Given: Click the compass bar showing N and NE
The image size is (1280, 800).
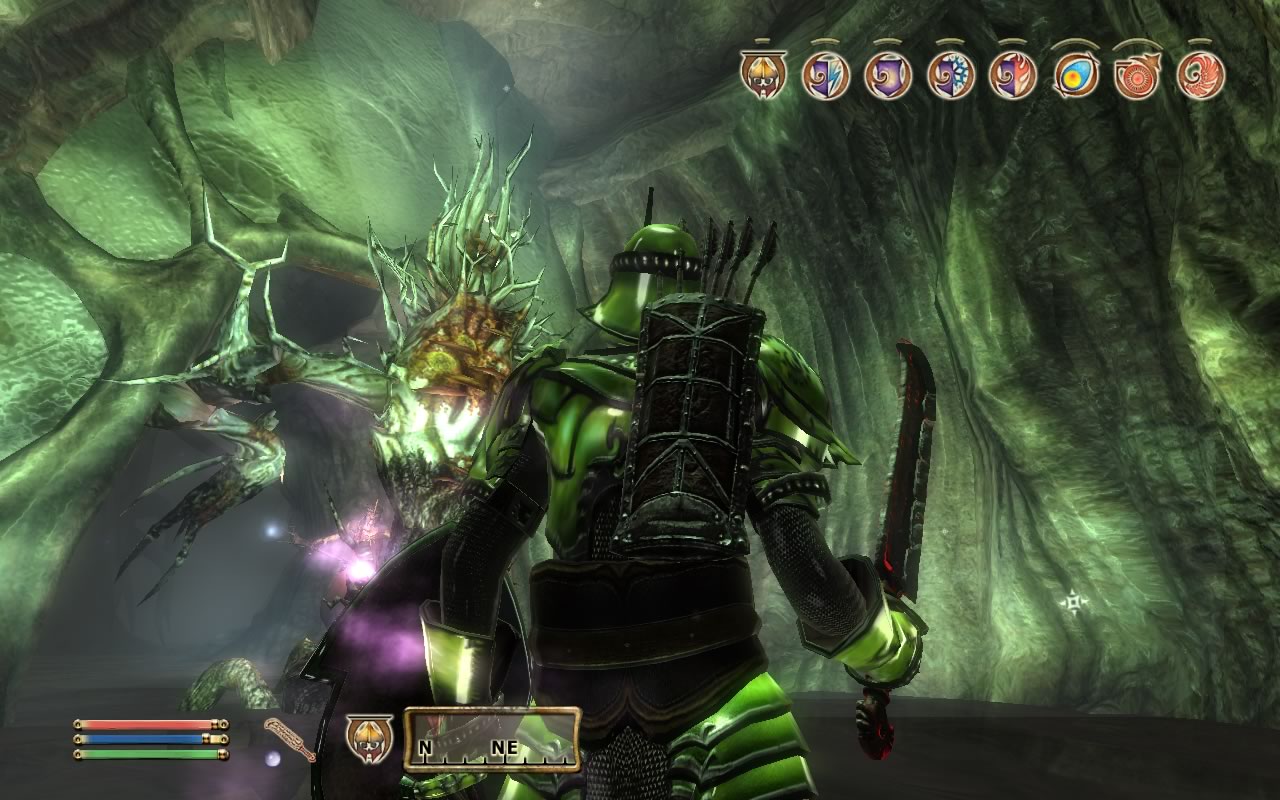Looking at the screenshot, I should coord(492,740).
